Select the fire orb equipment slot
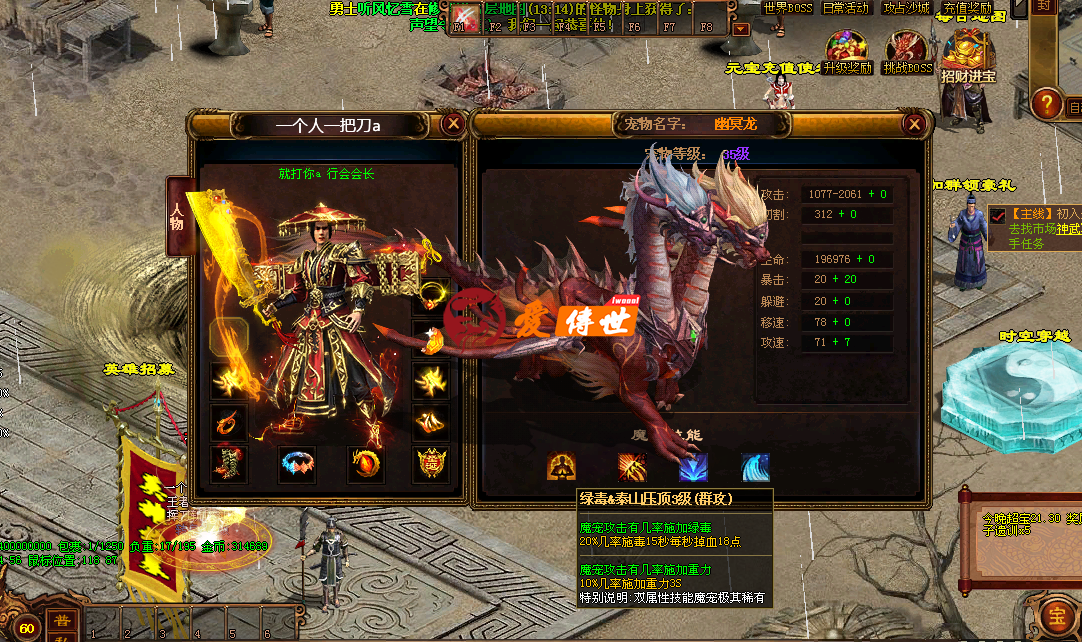Screen dimensions: 1082x642 (x=365, y=464)
